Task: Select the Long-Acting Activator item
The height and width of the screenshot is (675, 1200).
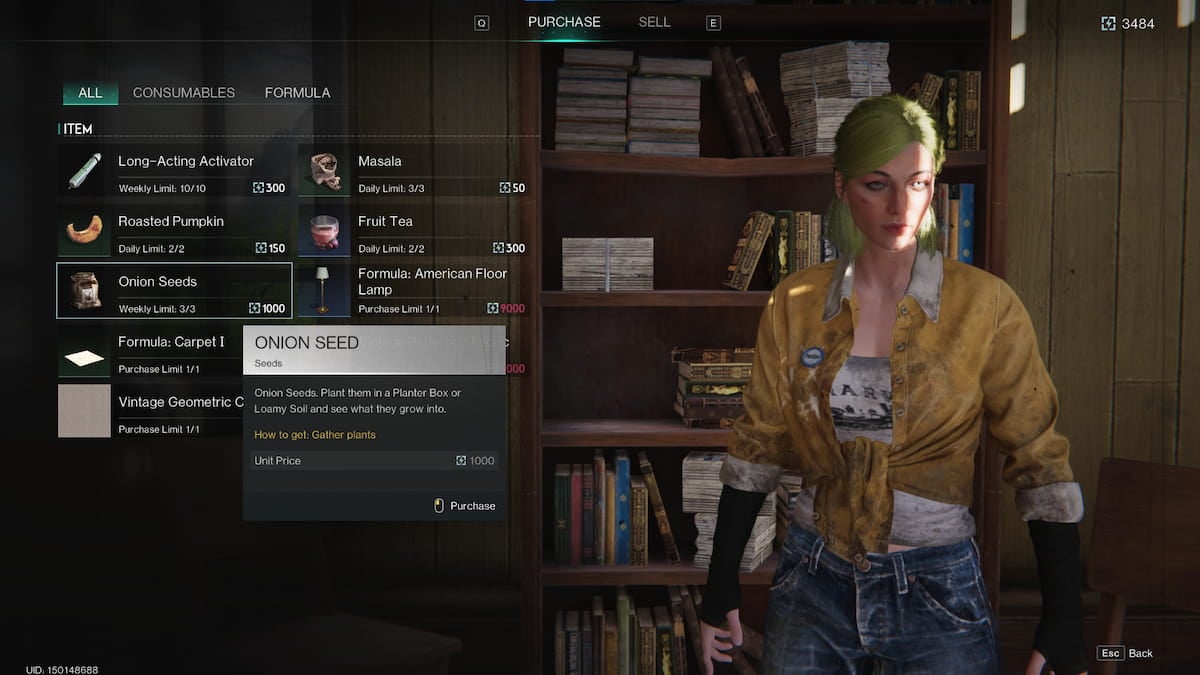Action: pyautogui.click(x=173, y=171)
